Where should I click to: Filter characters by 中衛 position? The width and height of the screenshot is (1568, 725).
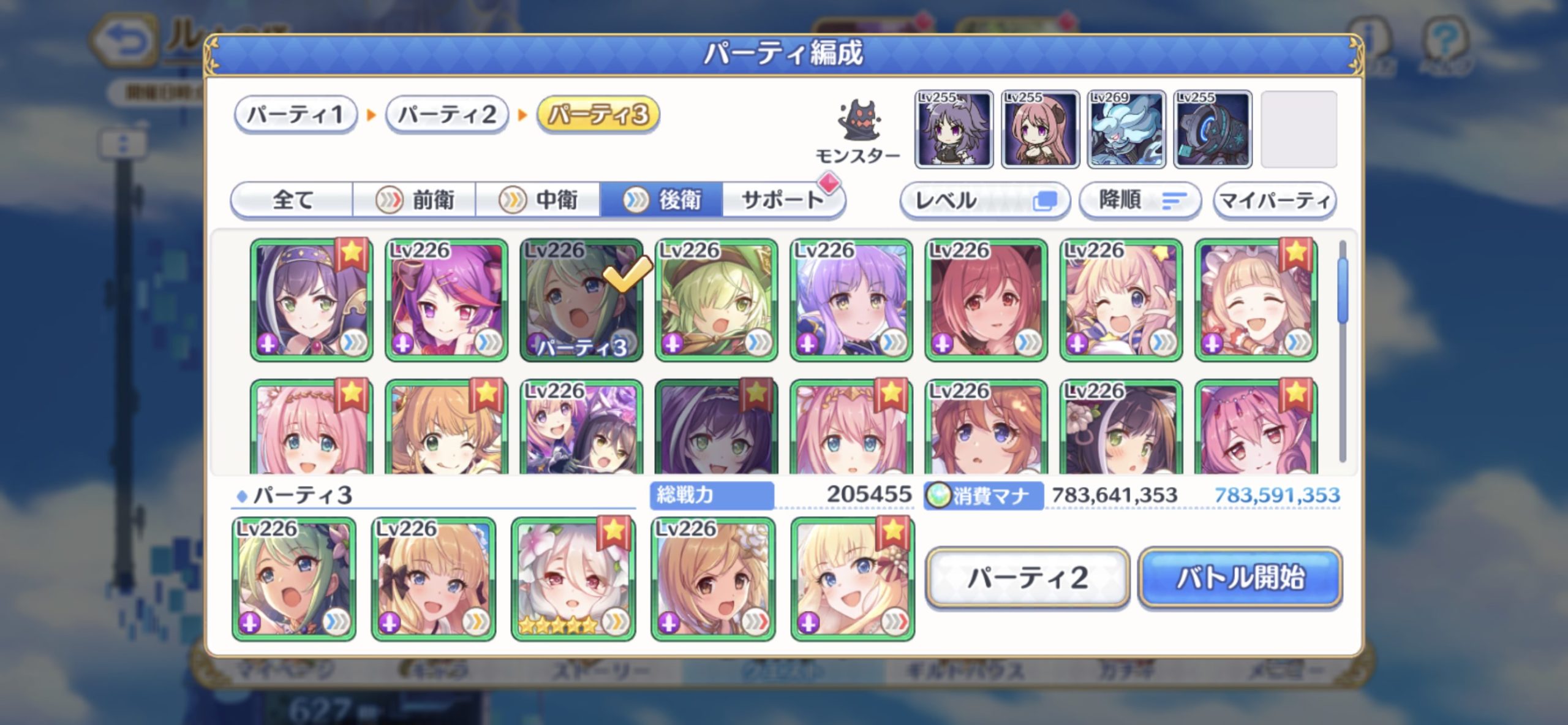[538, 200]
